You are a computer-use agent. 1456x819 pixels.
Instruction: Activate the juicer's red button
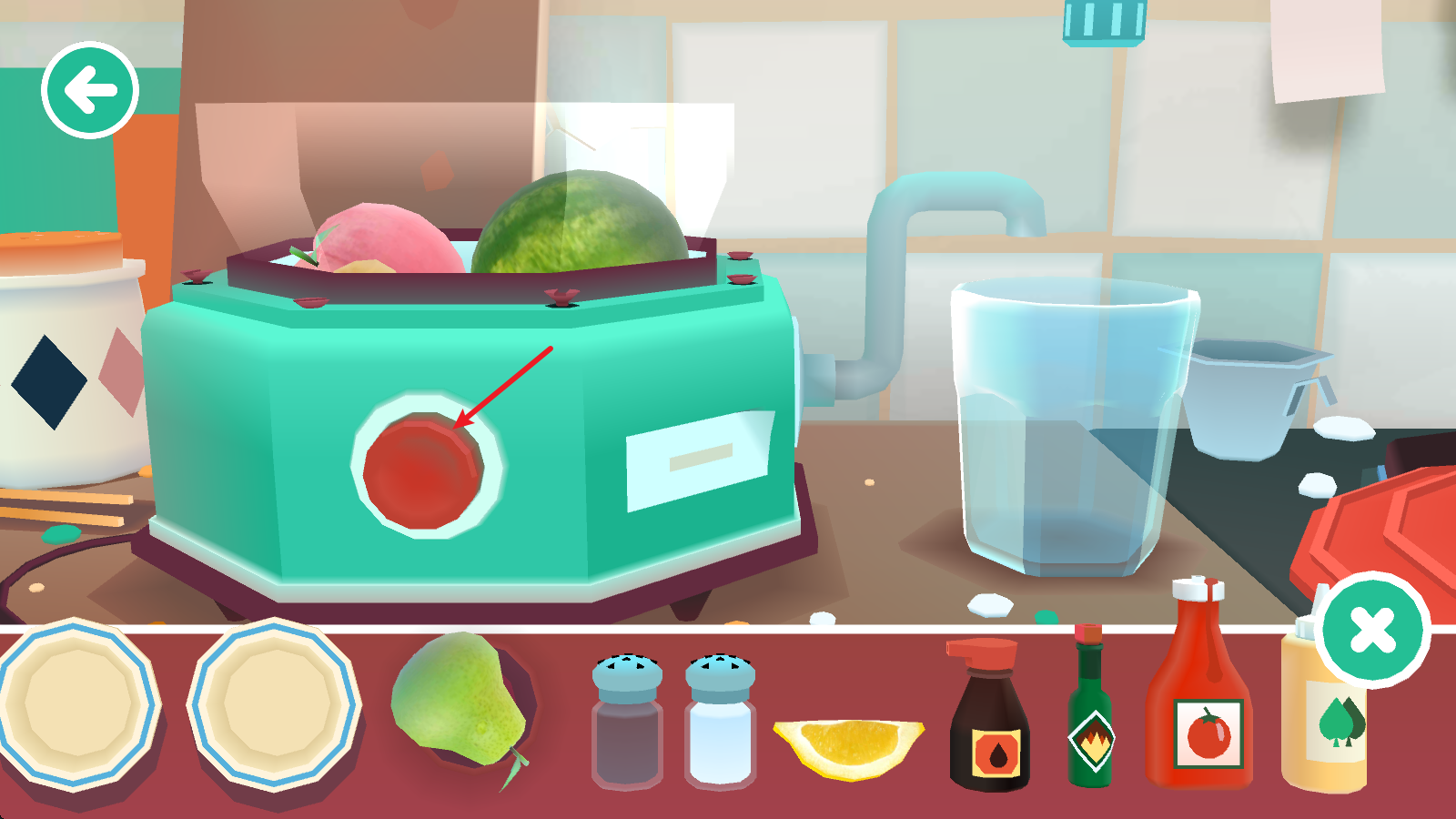pyautogui.click(x=423, y=470)
